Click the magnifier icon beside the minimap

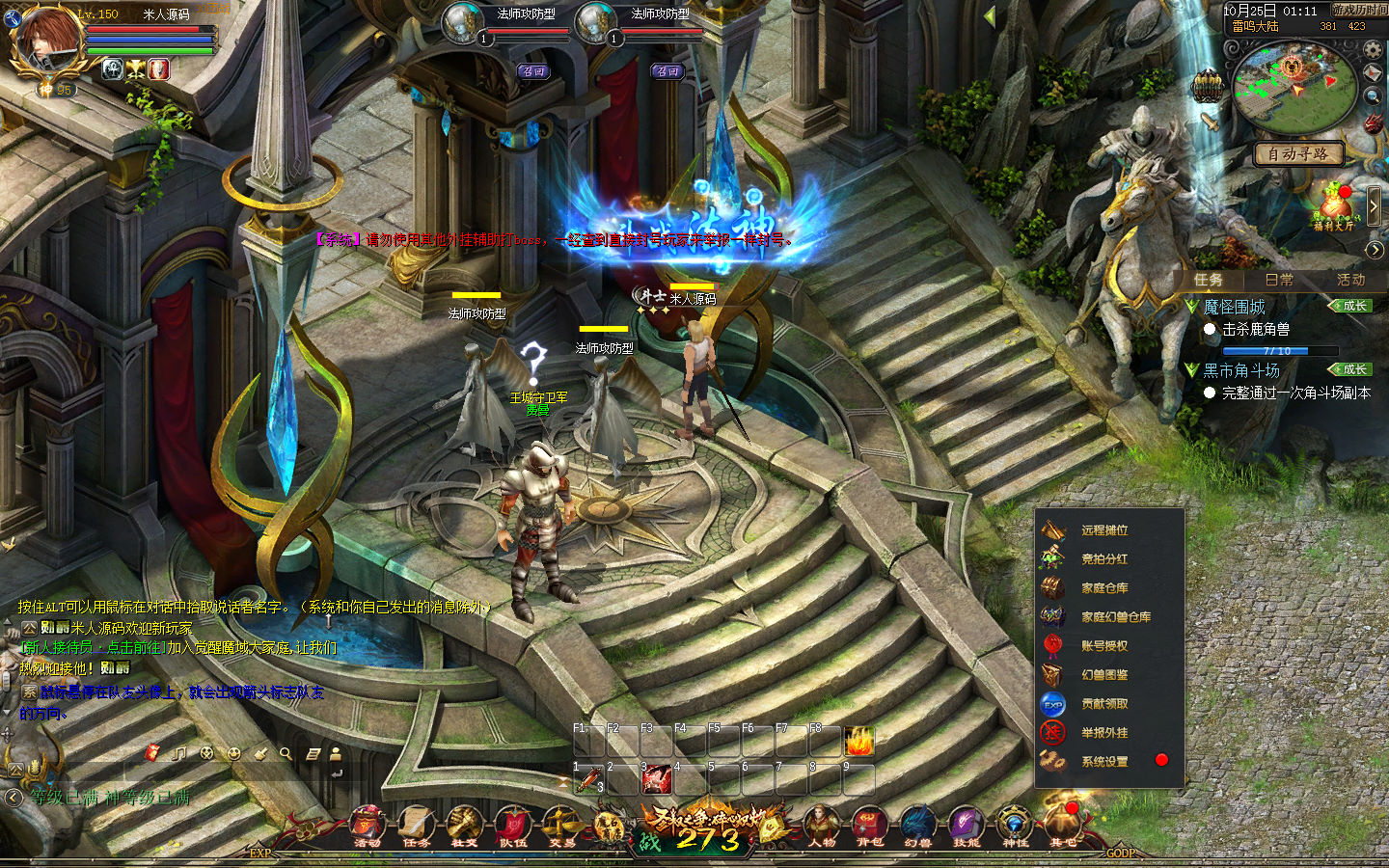tap(1373, 97)
